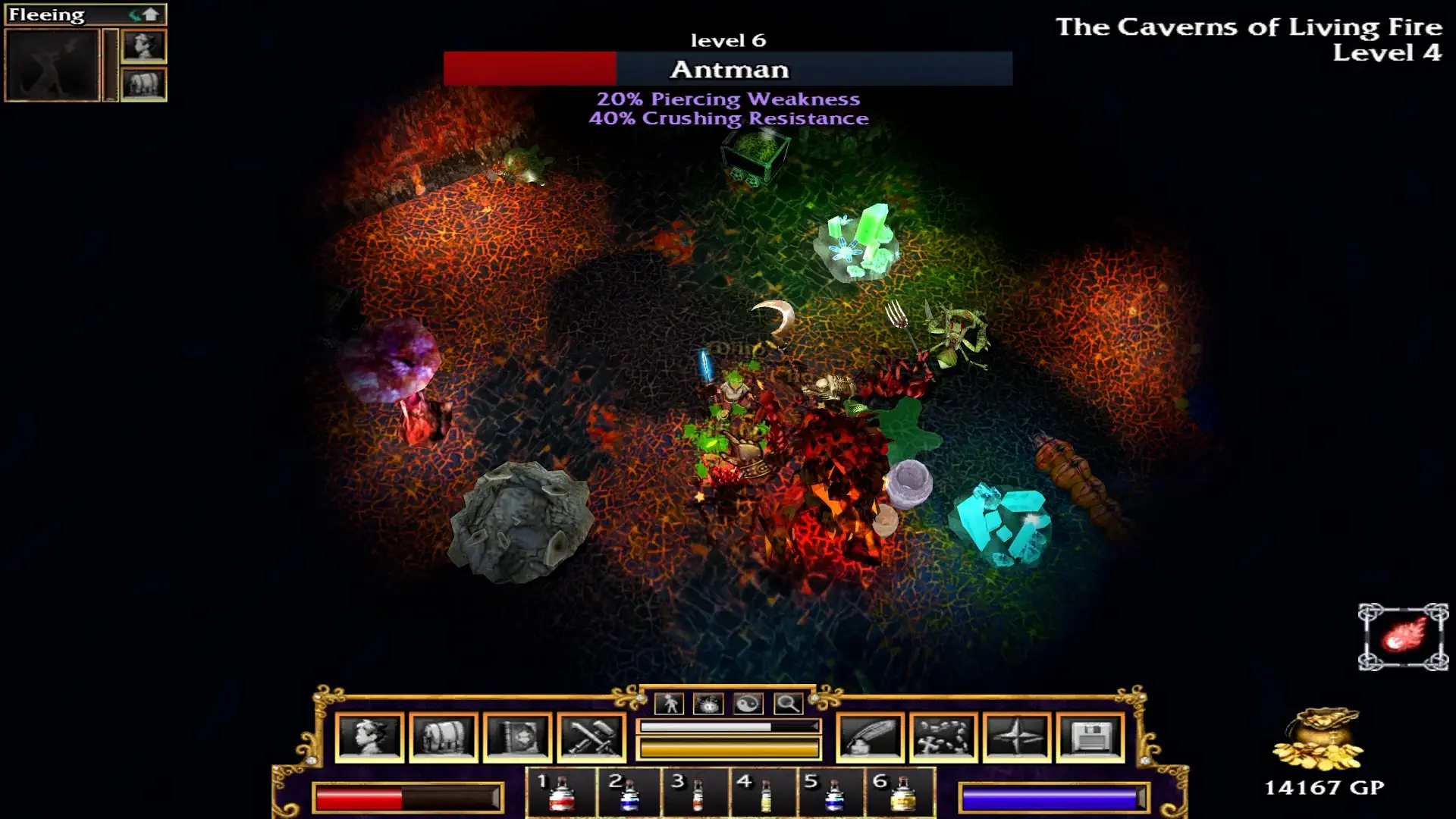Select the fireball spell slot

1403,636
